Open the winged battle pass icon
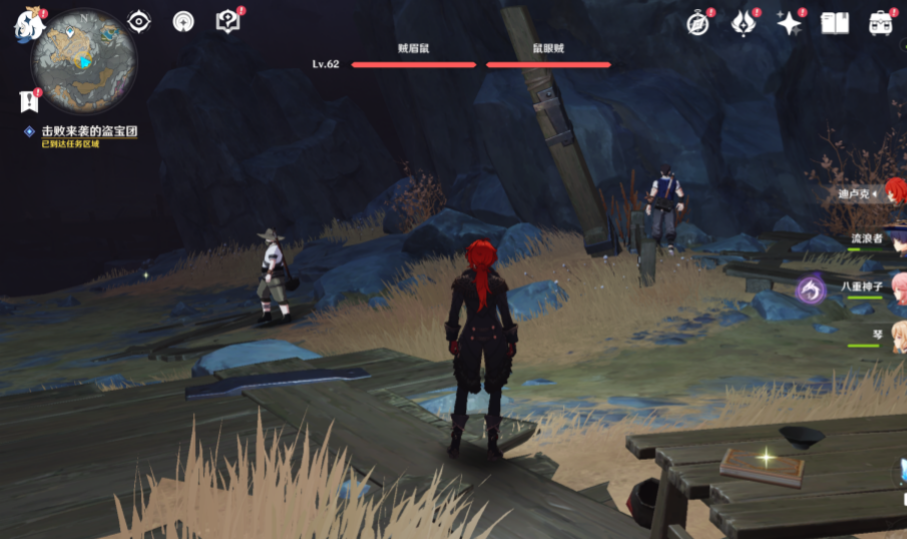This screenshot has width=907, height=539. point(744,24)
